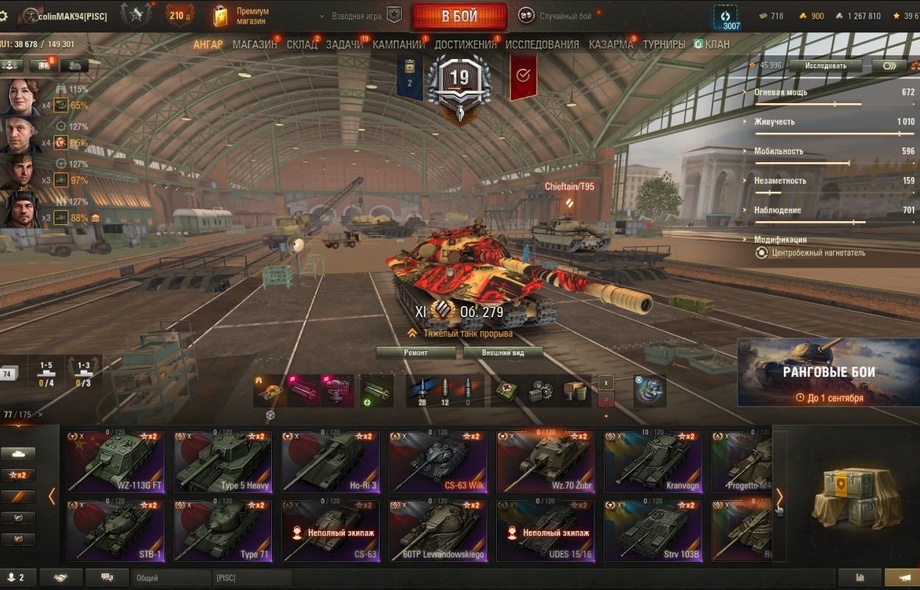This screenshot has height=590, width=920.
Task: Pick the 60TP Lewandowskiego tank
Action: click(x=437, y=531)
